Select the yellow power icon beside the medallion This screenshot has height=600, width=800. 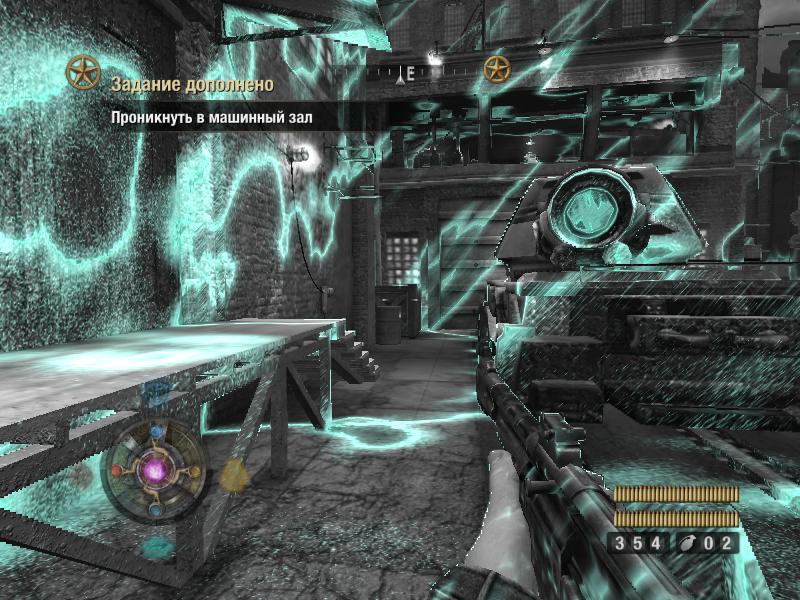[234, 476]
